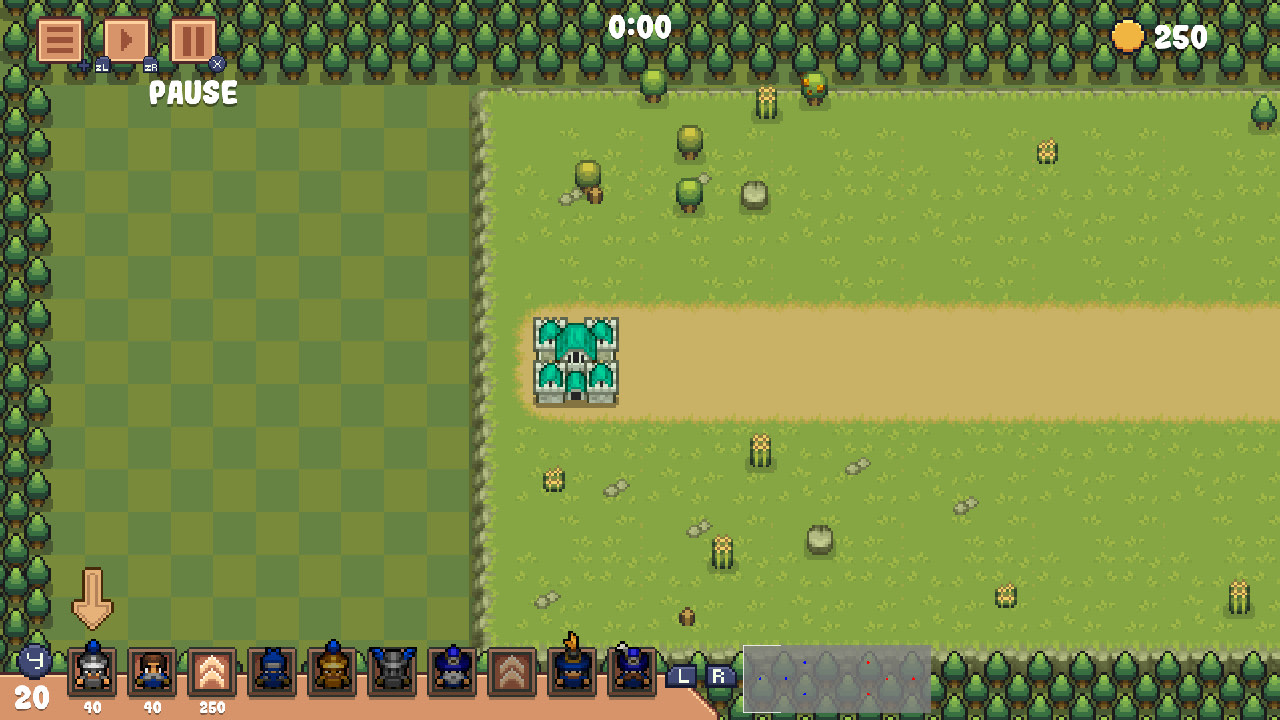Click the minimap panel at bottom right
The height and width of the screenshot is (720, 1280).
pos(836,680)
